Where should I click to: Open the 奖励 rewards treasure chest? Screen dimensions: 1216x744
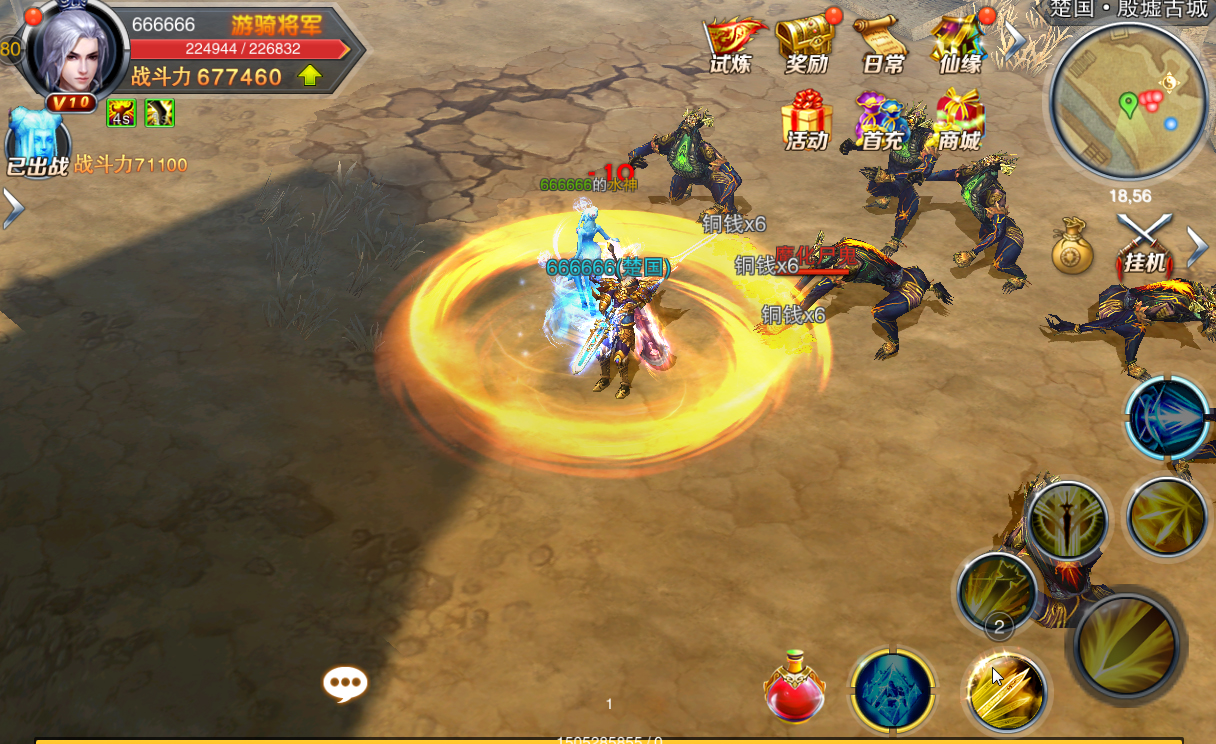(806, 43)
